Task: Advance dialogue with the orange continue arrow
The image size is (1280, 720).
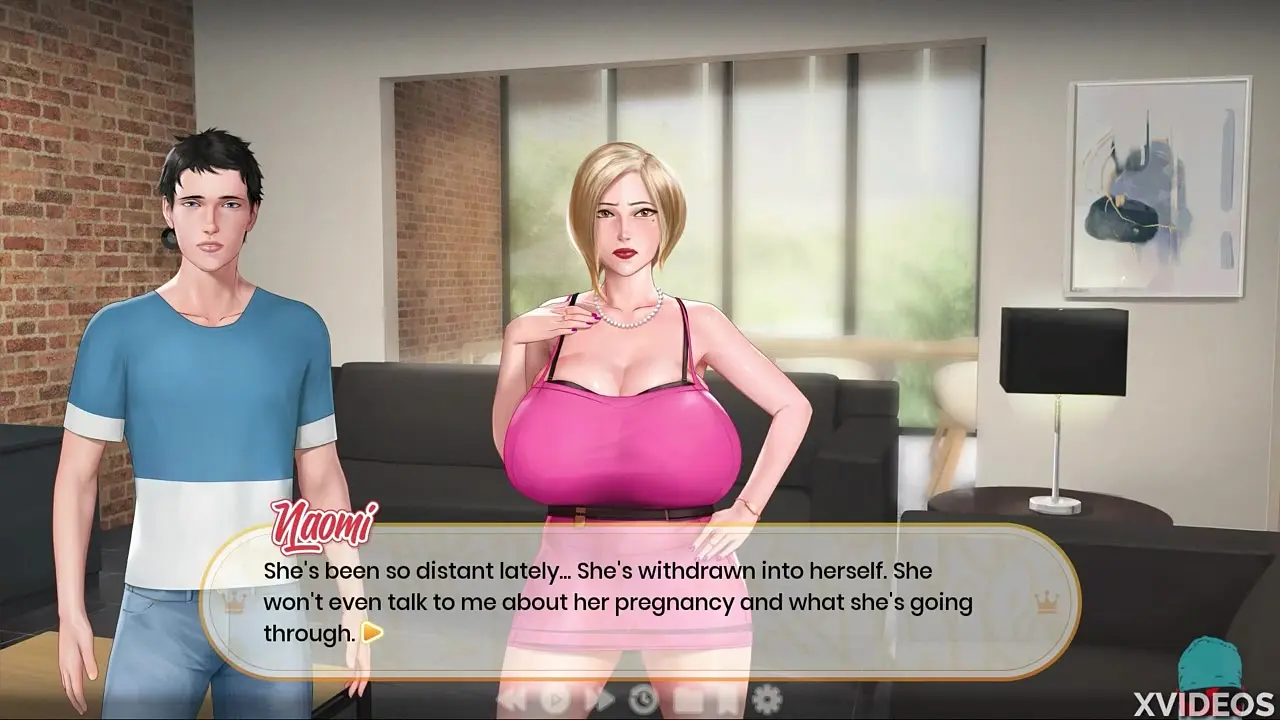Action: pos(372,632)
